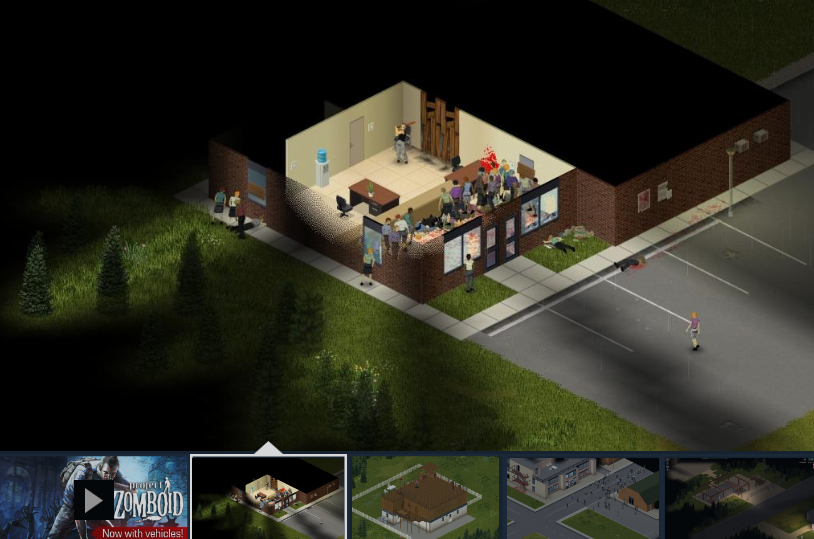Viewport: 814px width, 539px height.
Task: Play the Project Zomboid trailer thumbnail
Action: (93, 498)
